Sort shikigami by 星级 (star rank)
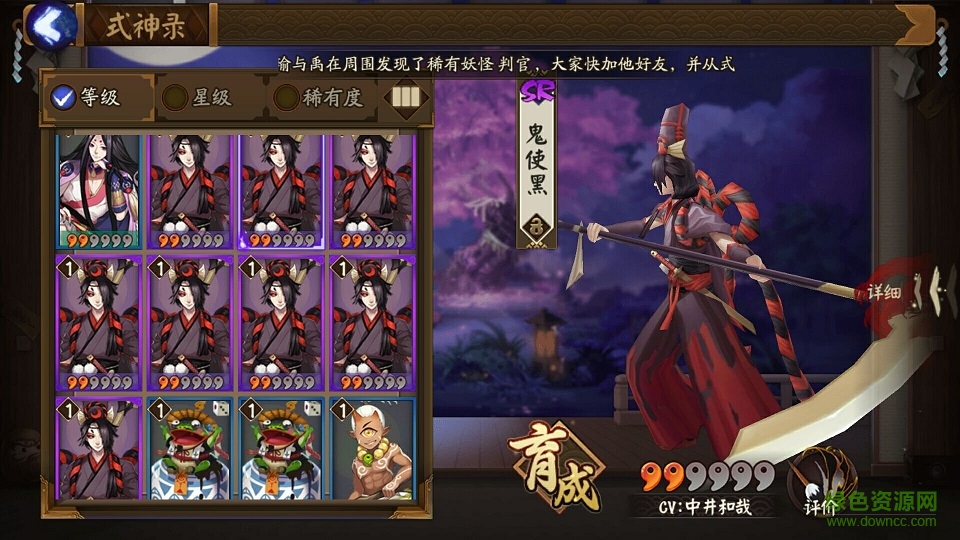 click(x=198, y=97)
